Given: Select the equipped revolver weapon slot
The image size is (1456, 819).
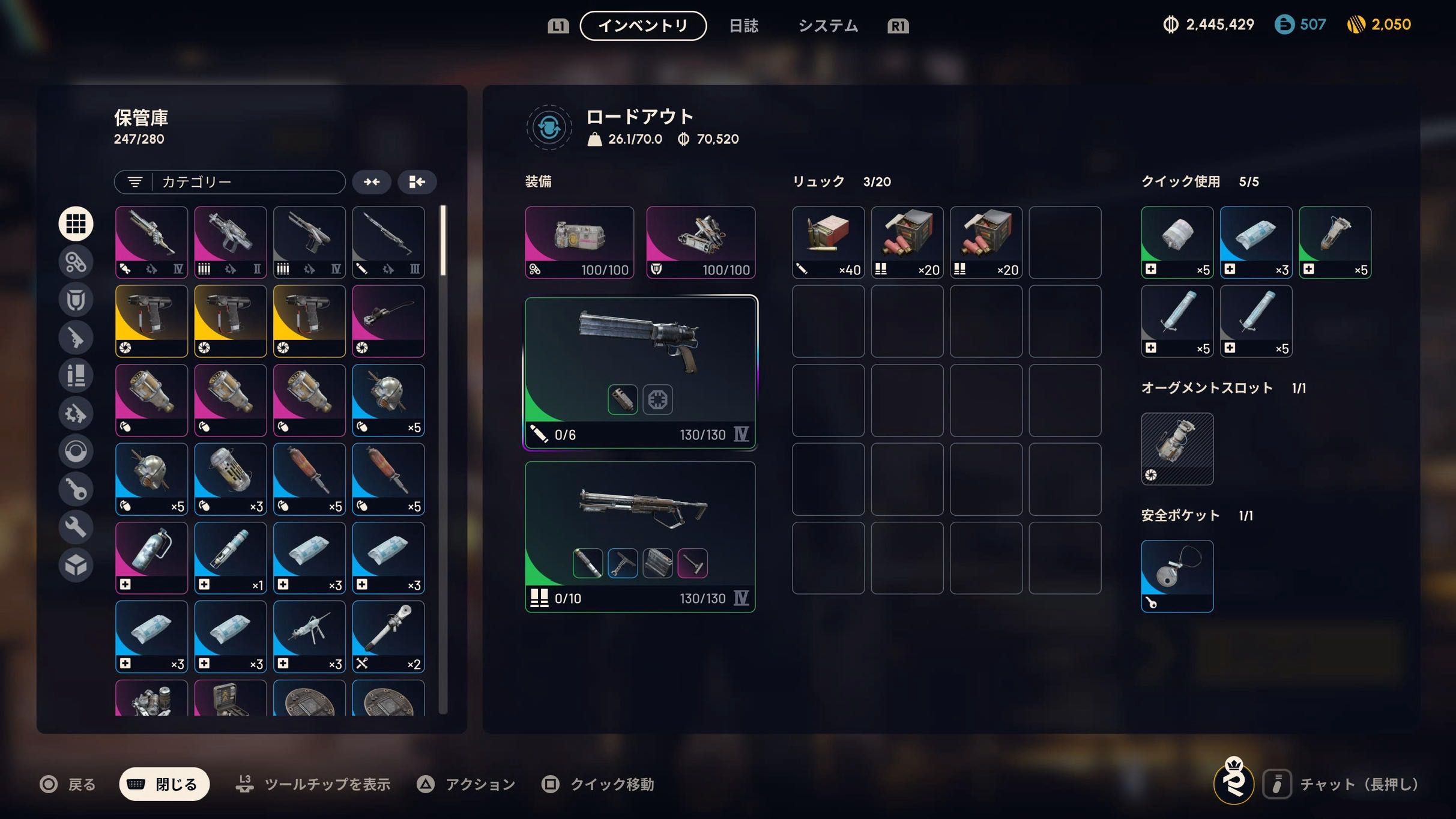Looking at the screenshot, I should coord(641,372).
